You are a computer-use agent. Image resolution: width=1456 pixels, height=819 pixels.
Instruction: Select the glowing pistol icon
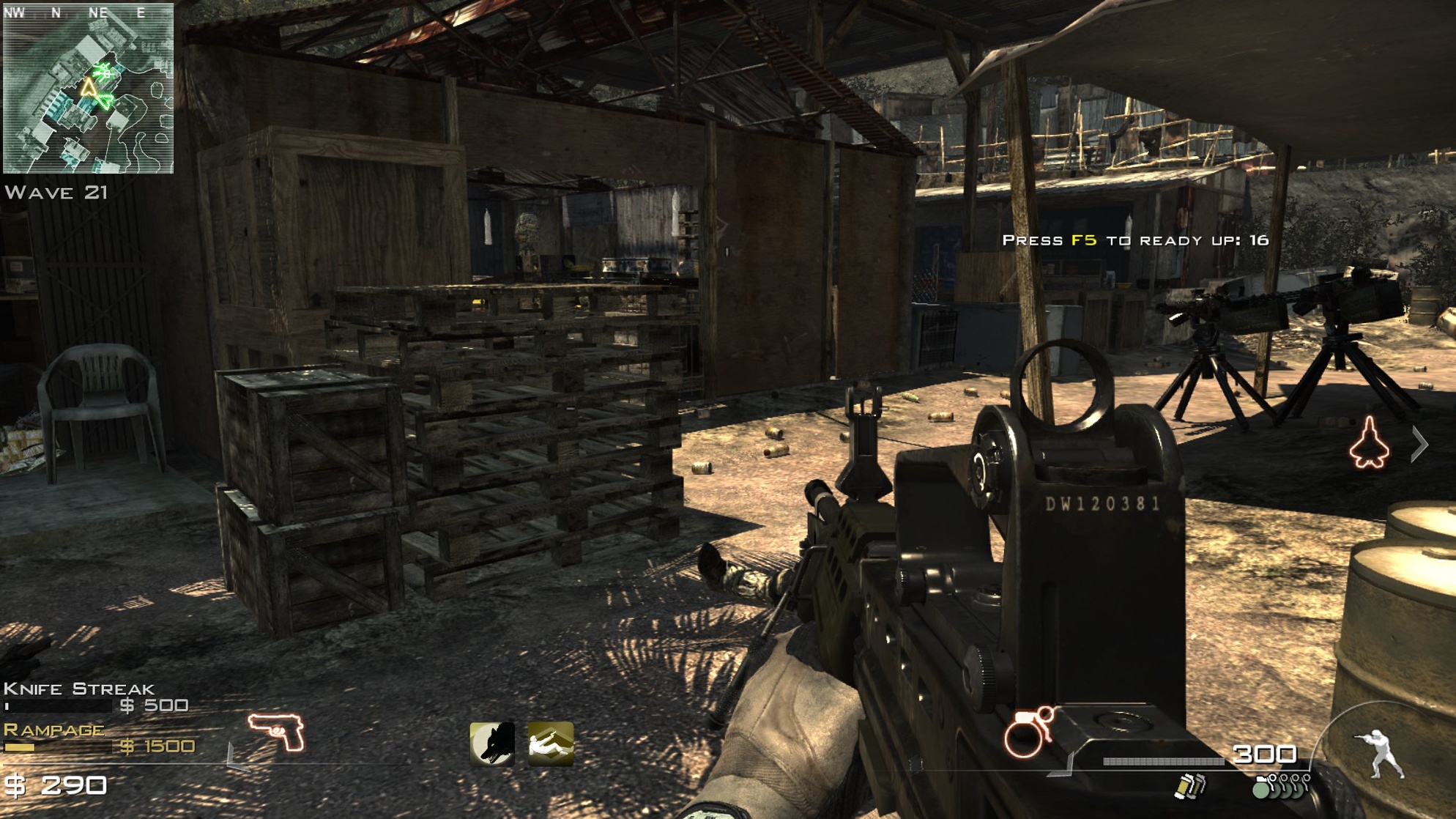276,731
